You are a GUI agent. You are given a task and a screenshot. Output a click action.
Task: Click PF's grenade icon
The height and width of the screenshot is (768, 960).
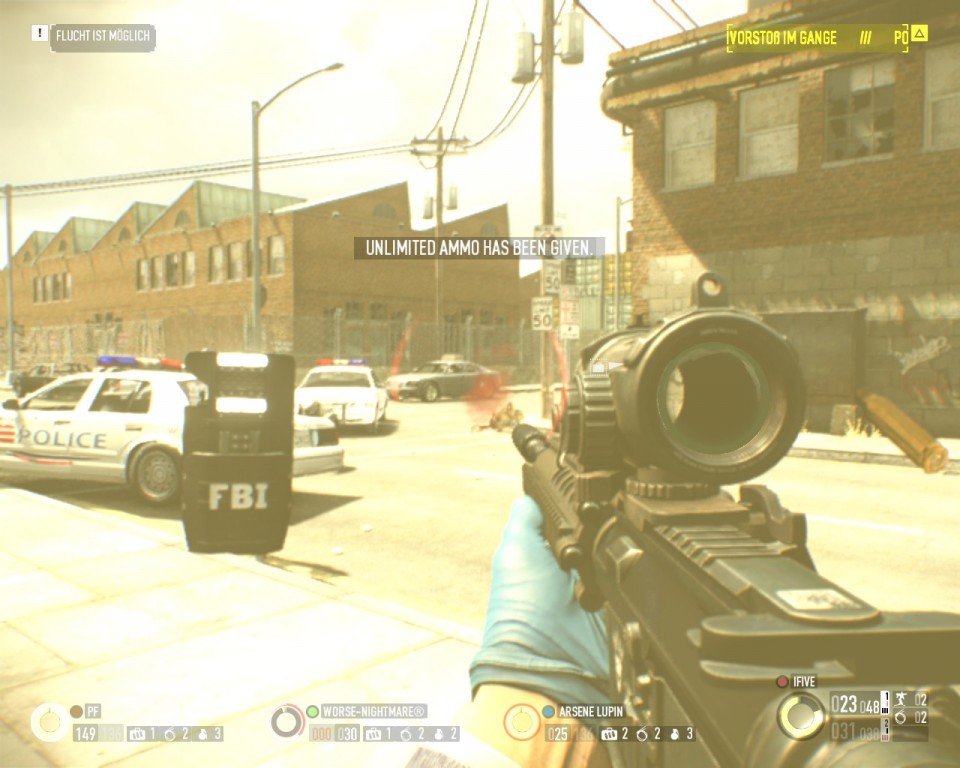[204, 734]
